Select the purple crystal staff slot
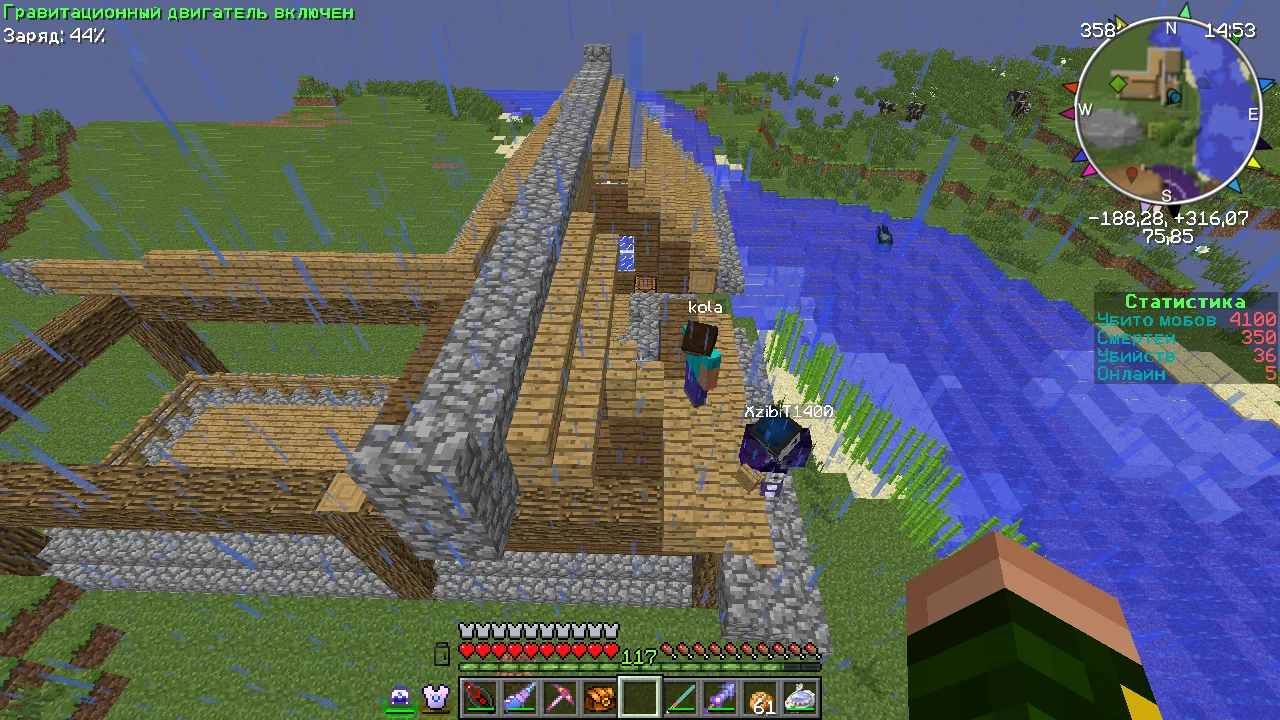Image resolution: width=1280 pixels, height=720 pixels. pyautogui.click(x=720, y=697)
